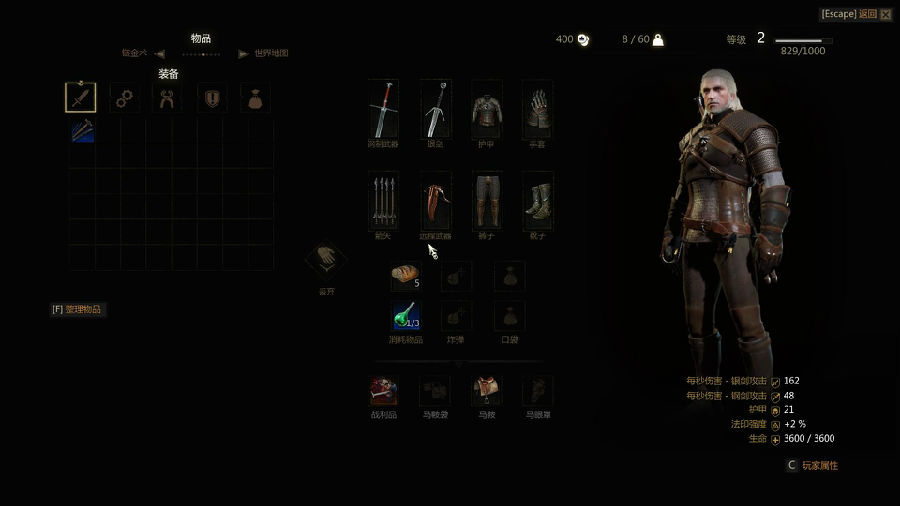Select the bolts ammunition slot
Image resolution: width=900 pixels, height=506 pixels.
pos(383,201)
